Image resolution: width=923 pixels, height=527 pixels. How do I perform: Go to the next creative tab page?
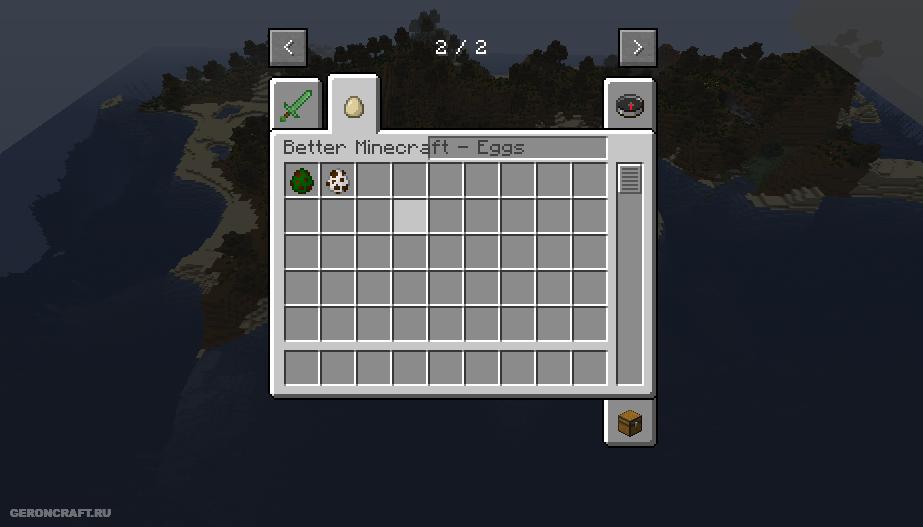(x=637, y=47)
